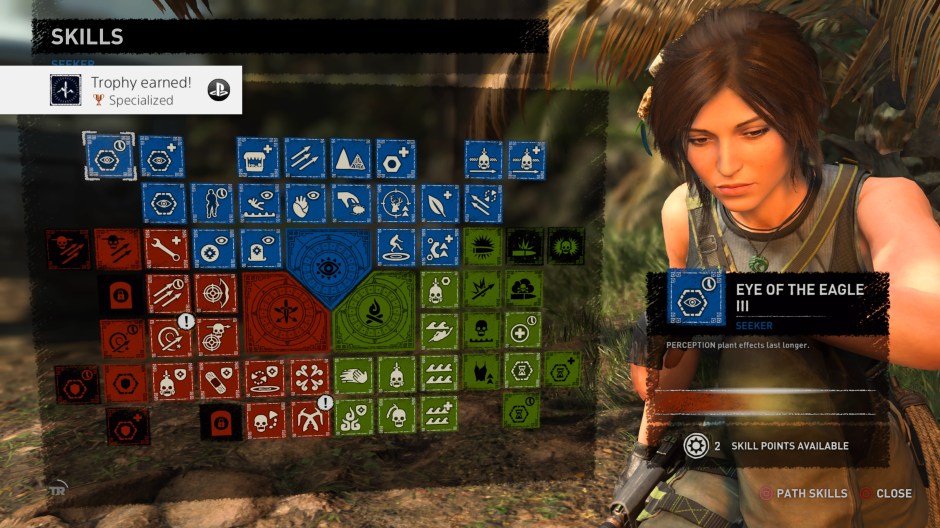Select the highlighted Eye of the Eagle III skill
The width and height of the screenshot is (940, 528).
tap(109, 157)
